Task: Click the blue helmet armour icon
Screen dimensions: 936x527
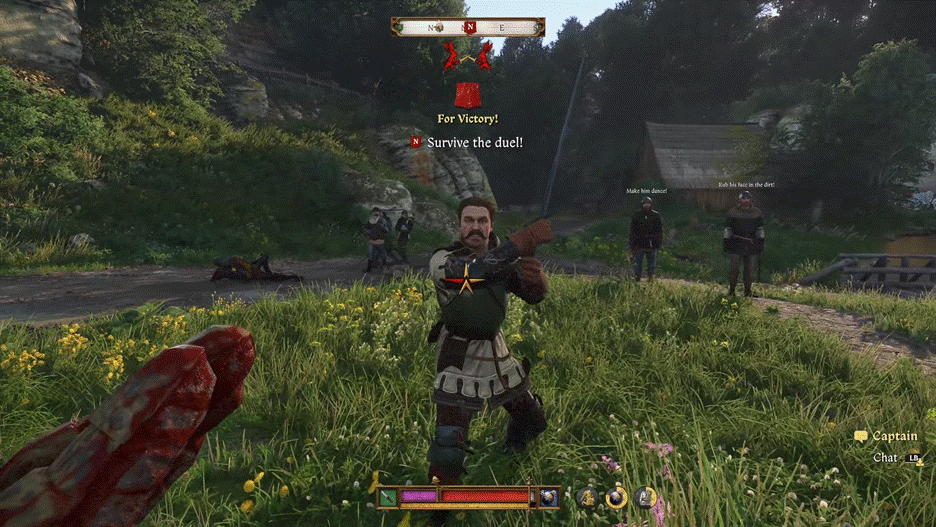Action: point(549,496)
